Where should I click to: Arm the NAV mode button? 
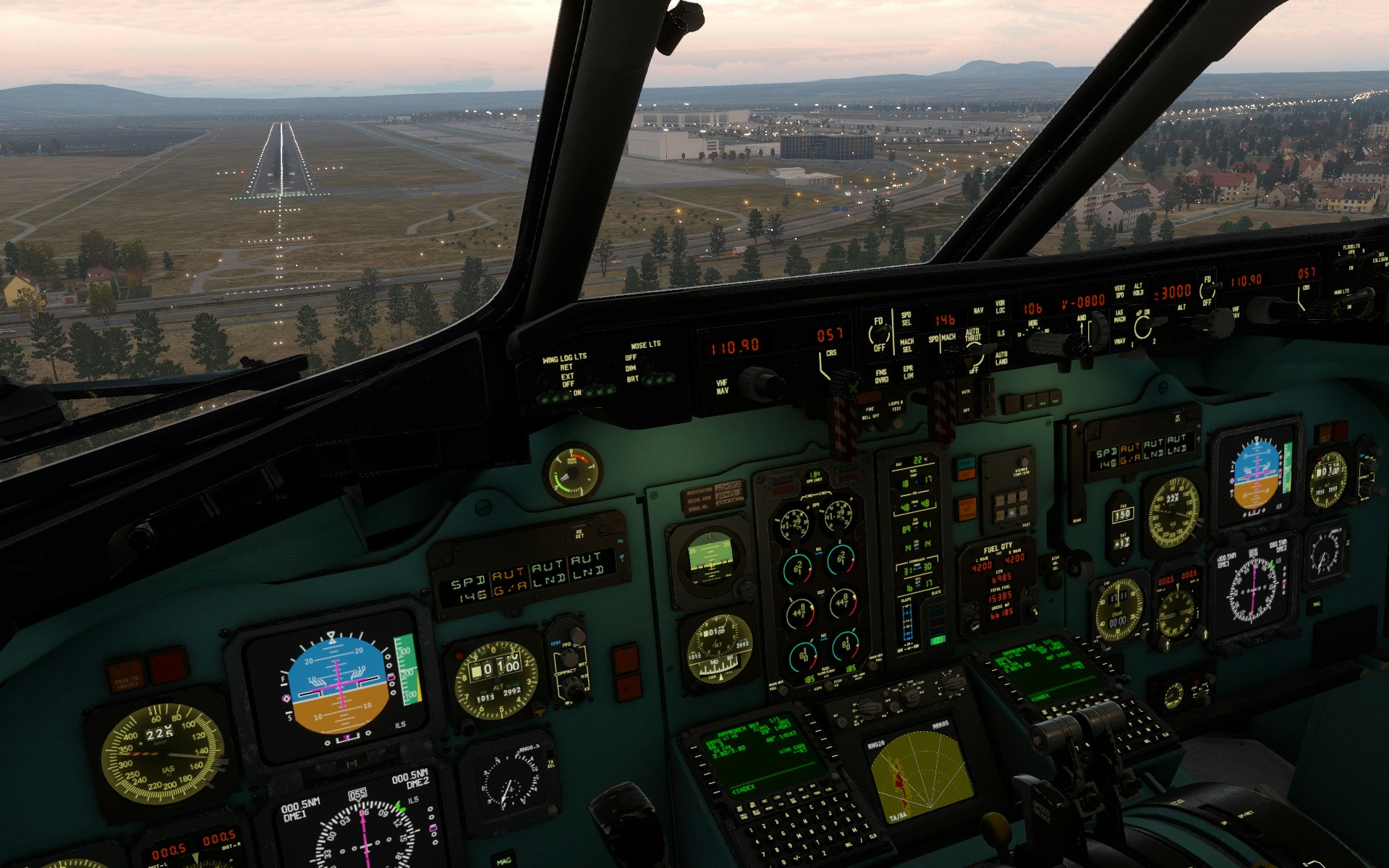978,311
